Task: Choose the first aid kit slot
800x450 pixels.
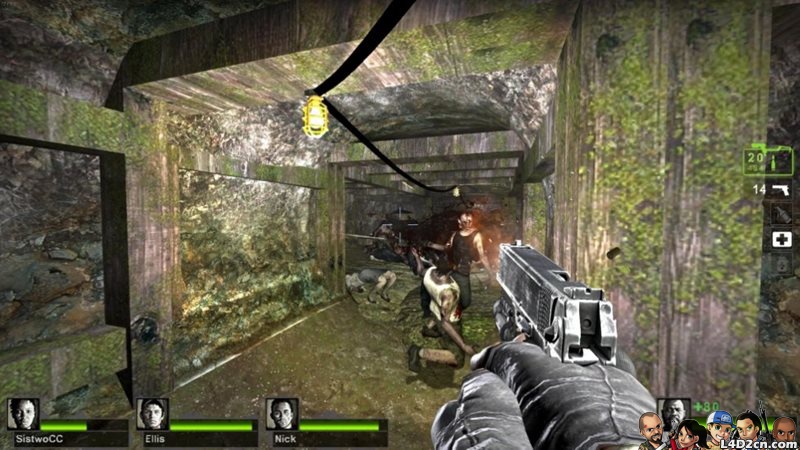Action: coord(779,240)
